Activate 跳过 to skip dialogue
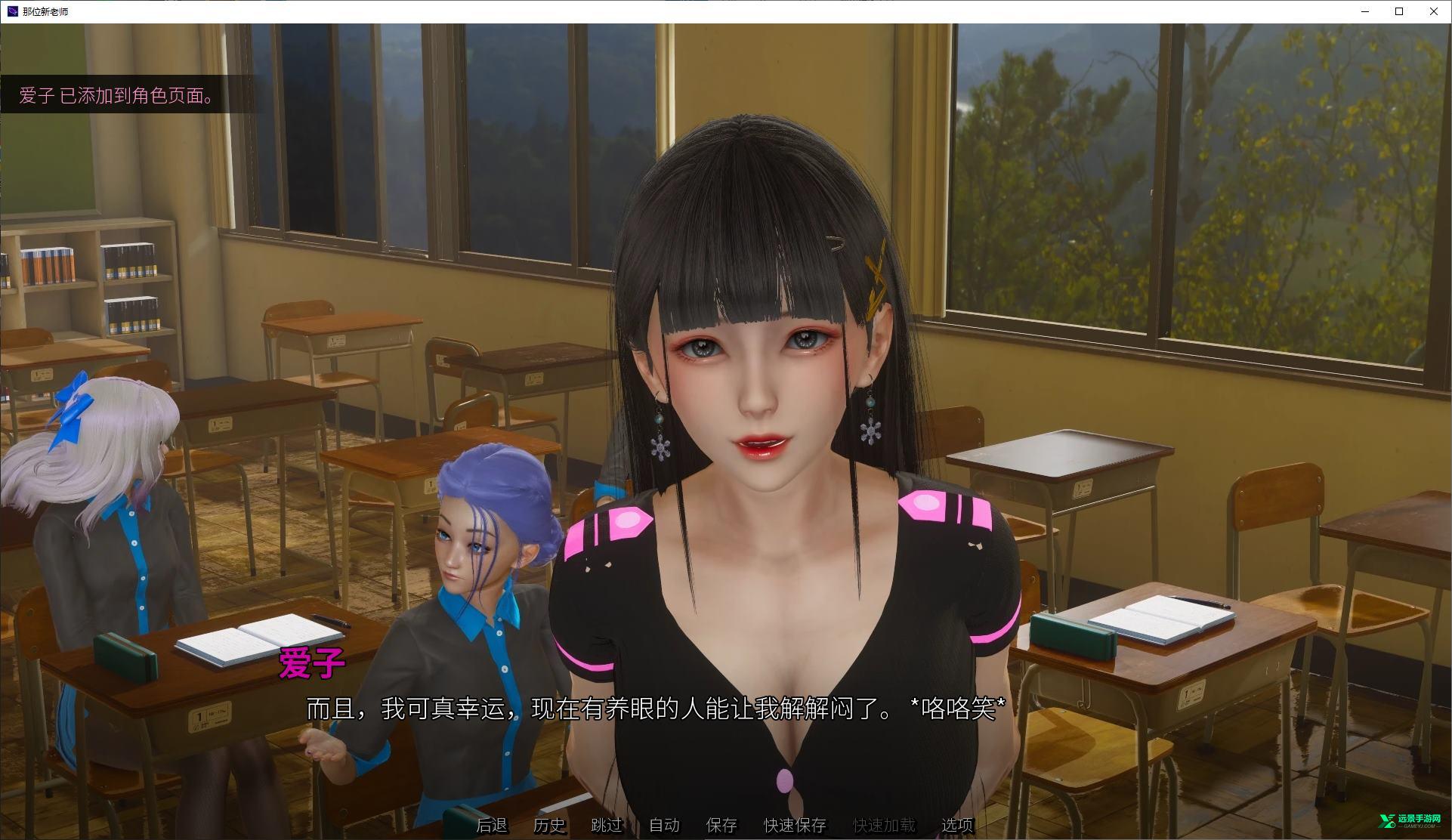Image resolution: width=1452 pixels, height=840 pixels. [607, 825]
